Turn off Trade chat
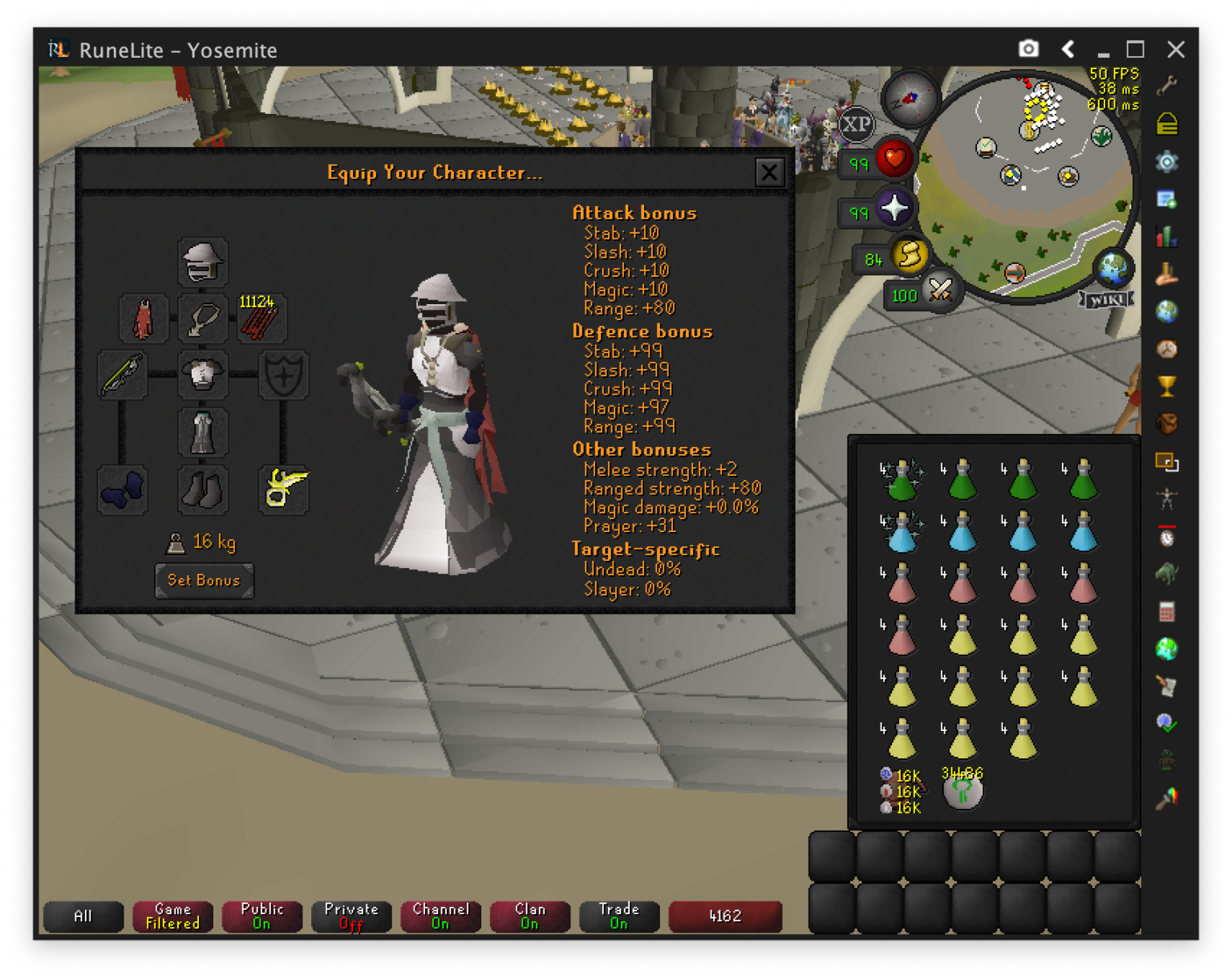1232x979 pixels. click(618, 916)
